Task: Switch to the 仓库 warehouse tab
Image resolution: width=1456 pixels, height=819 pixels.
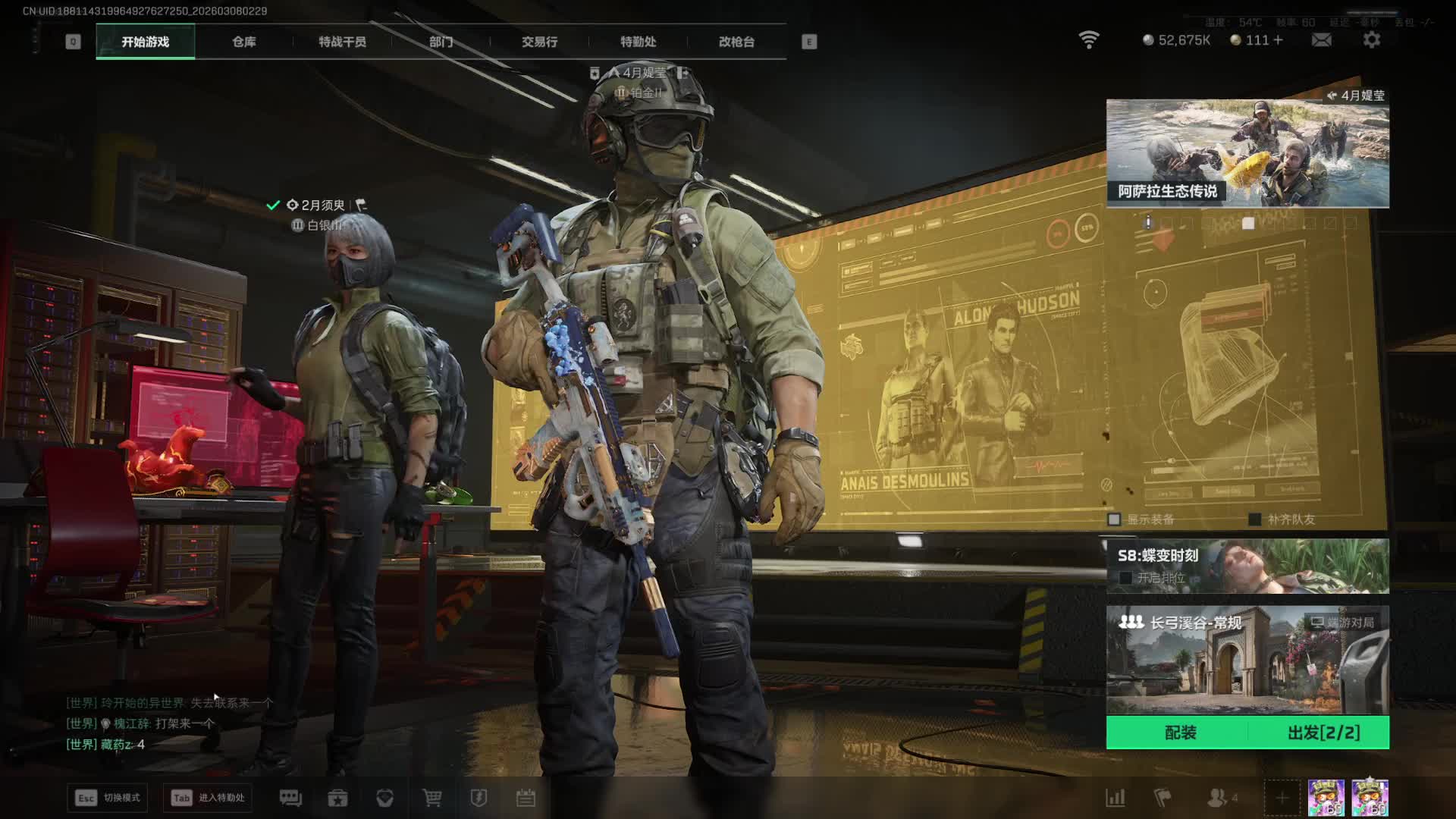Action: [x=243, y=42]
